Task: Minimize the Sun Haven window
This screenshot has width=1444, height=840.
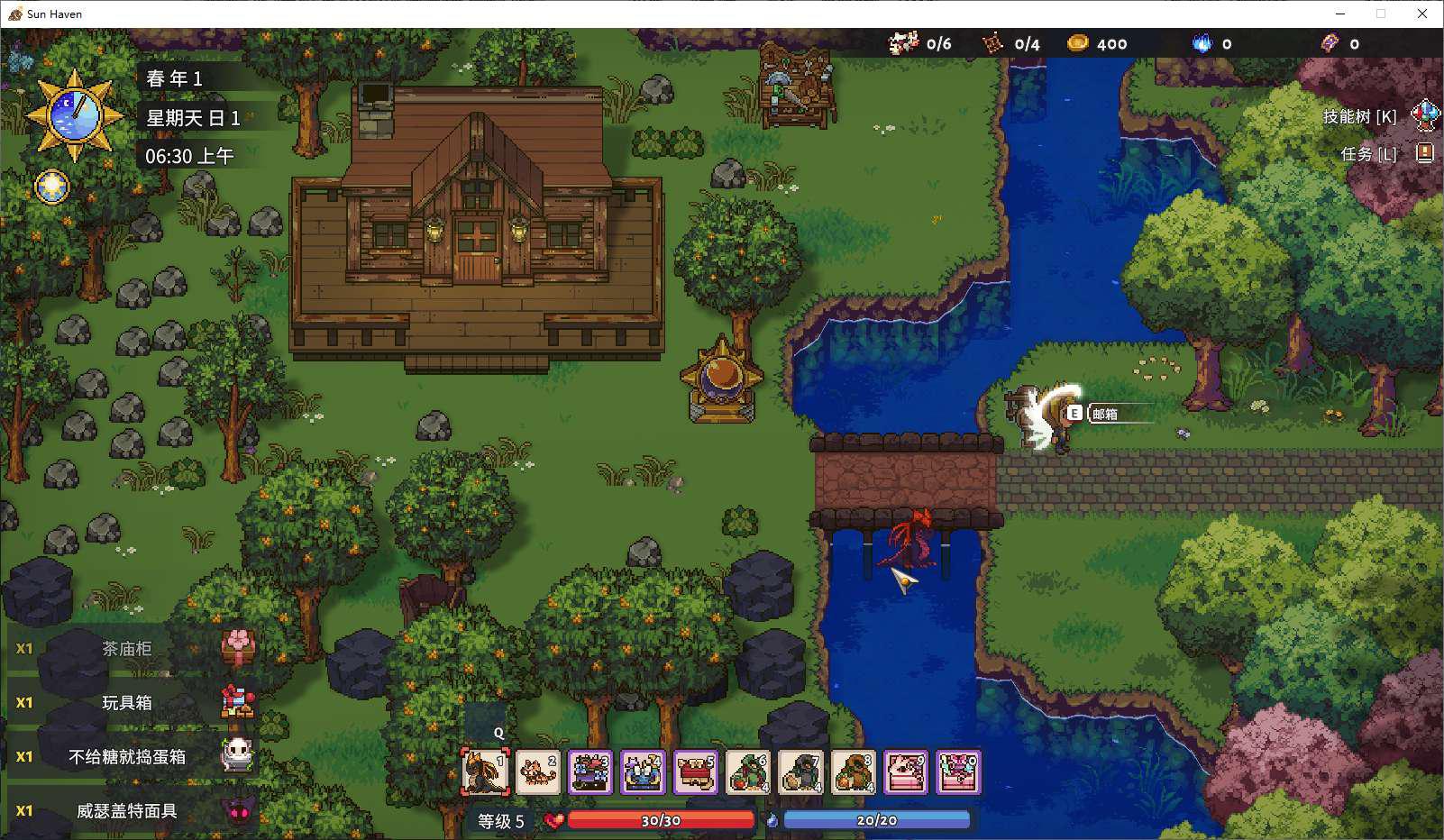Action: (x=1339, y=14)
